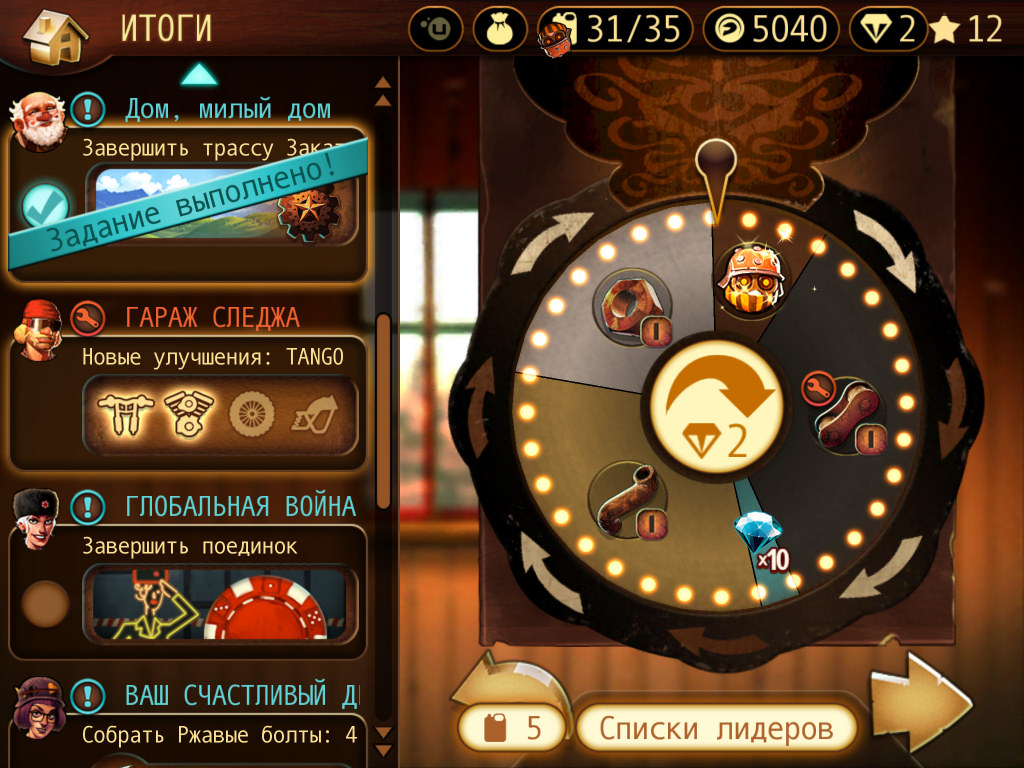Viewport: 1024px width, 768px height.
Task: Continue with the big right arrow
Action: click(920, 702)
